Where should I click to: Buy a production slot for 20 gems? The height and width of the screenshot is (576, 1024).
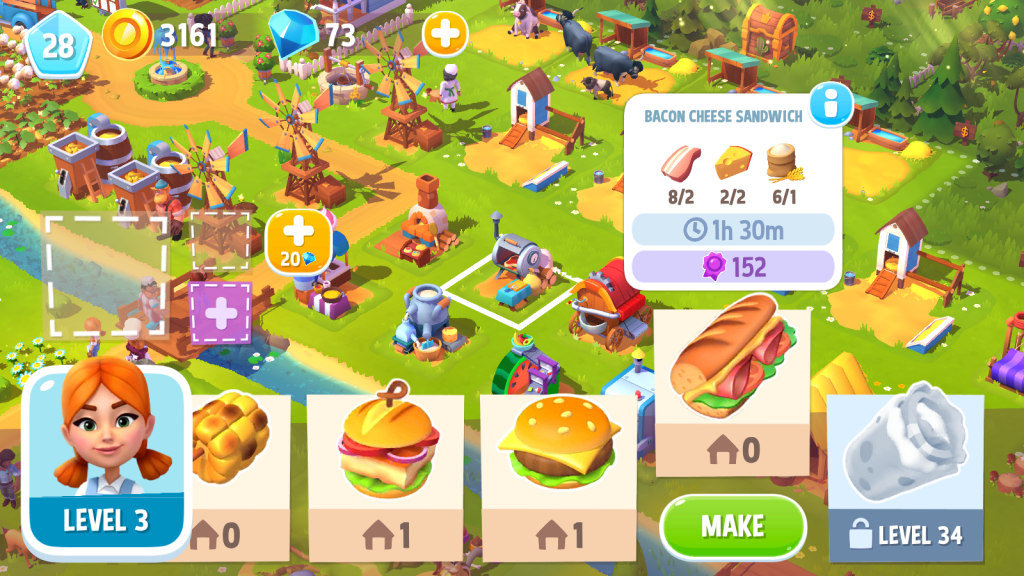point(298,242)
